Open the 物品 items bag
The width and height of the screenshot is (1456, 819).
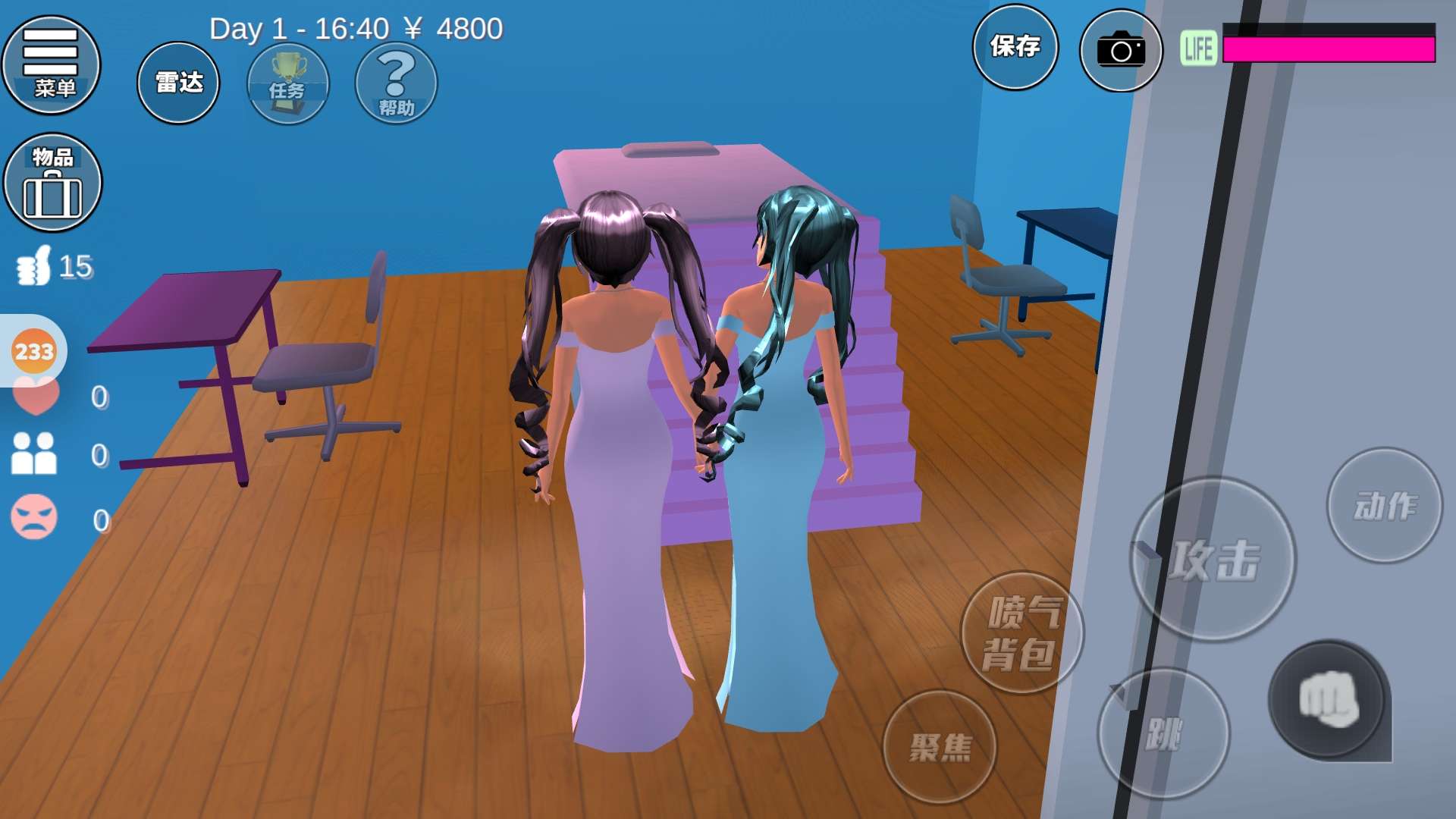click(52, 183)
